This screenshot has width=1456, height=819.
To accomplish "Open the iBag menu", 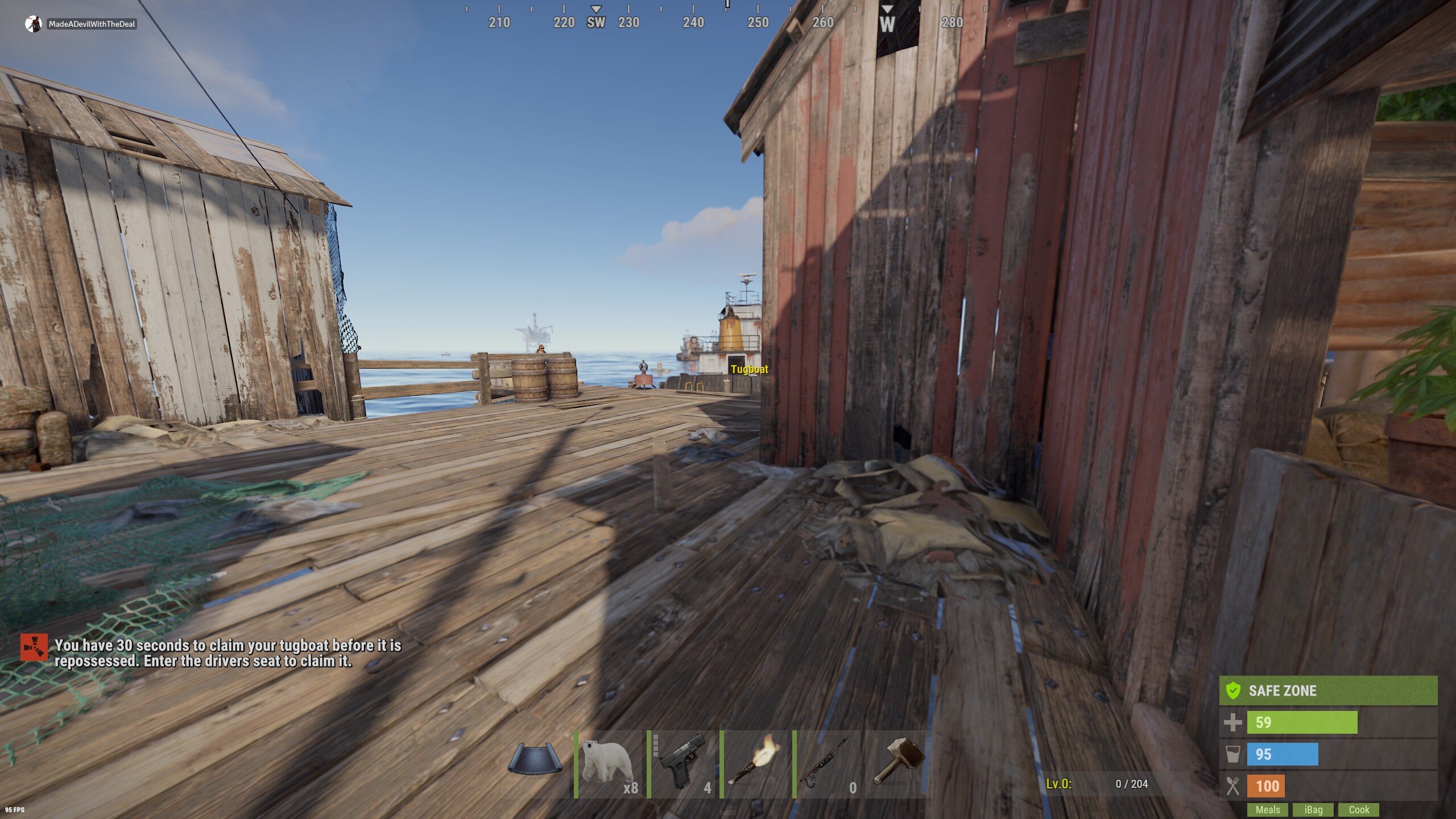I will click(x=1314, y=809).
